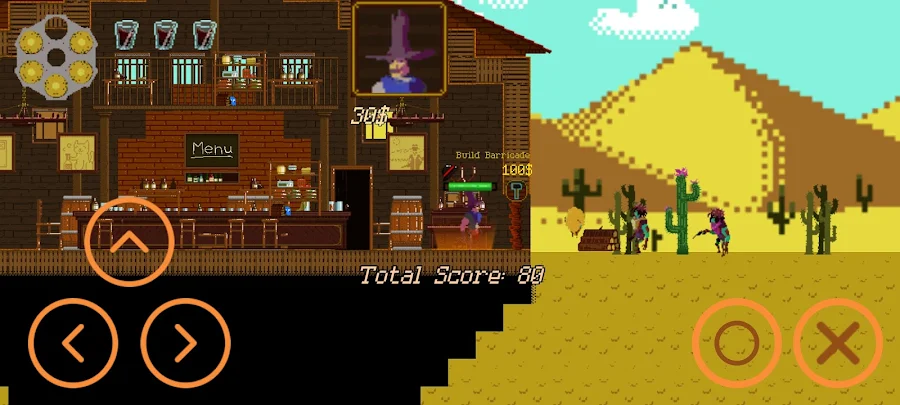Tap the left arrow movement button
This screenshot has width=900, height=405.
(x=73, y=343)
